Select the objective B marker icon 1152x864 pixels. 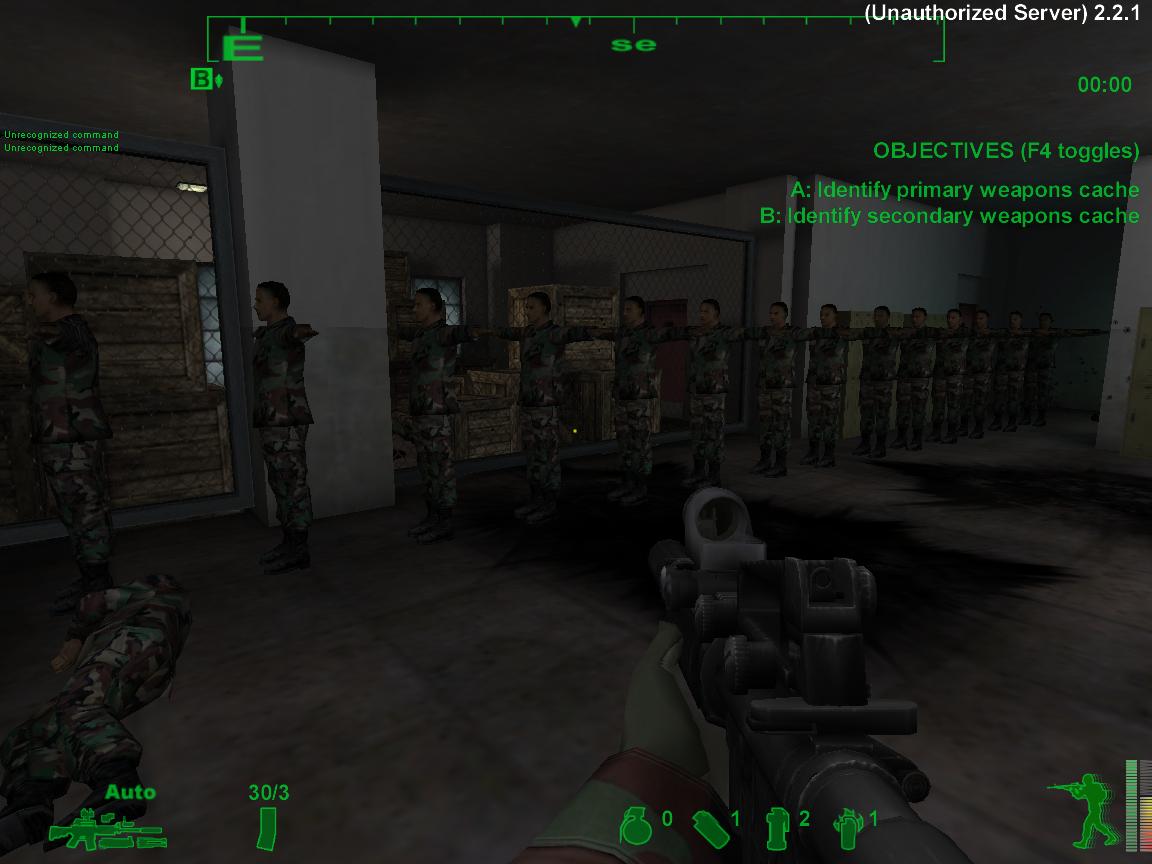point(205,79)
